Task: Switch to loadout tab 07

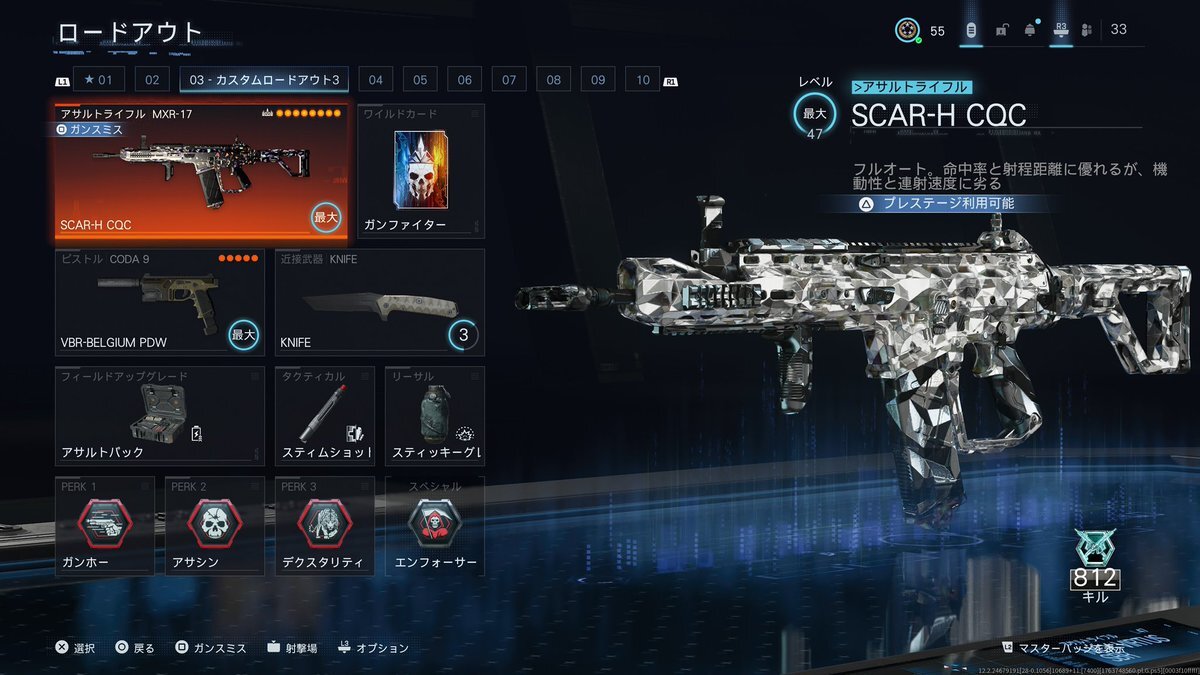Action: click(x=509, y=80)
